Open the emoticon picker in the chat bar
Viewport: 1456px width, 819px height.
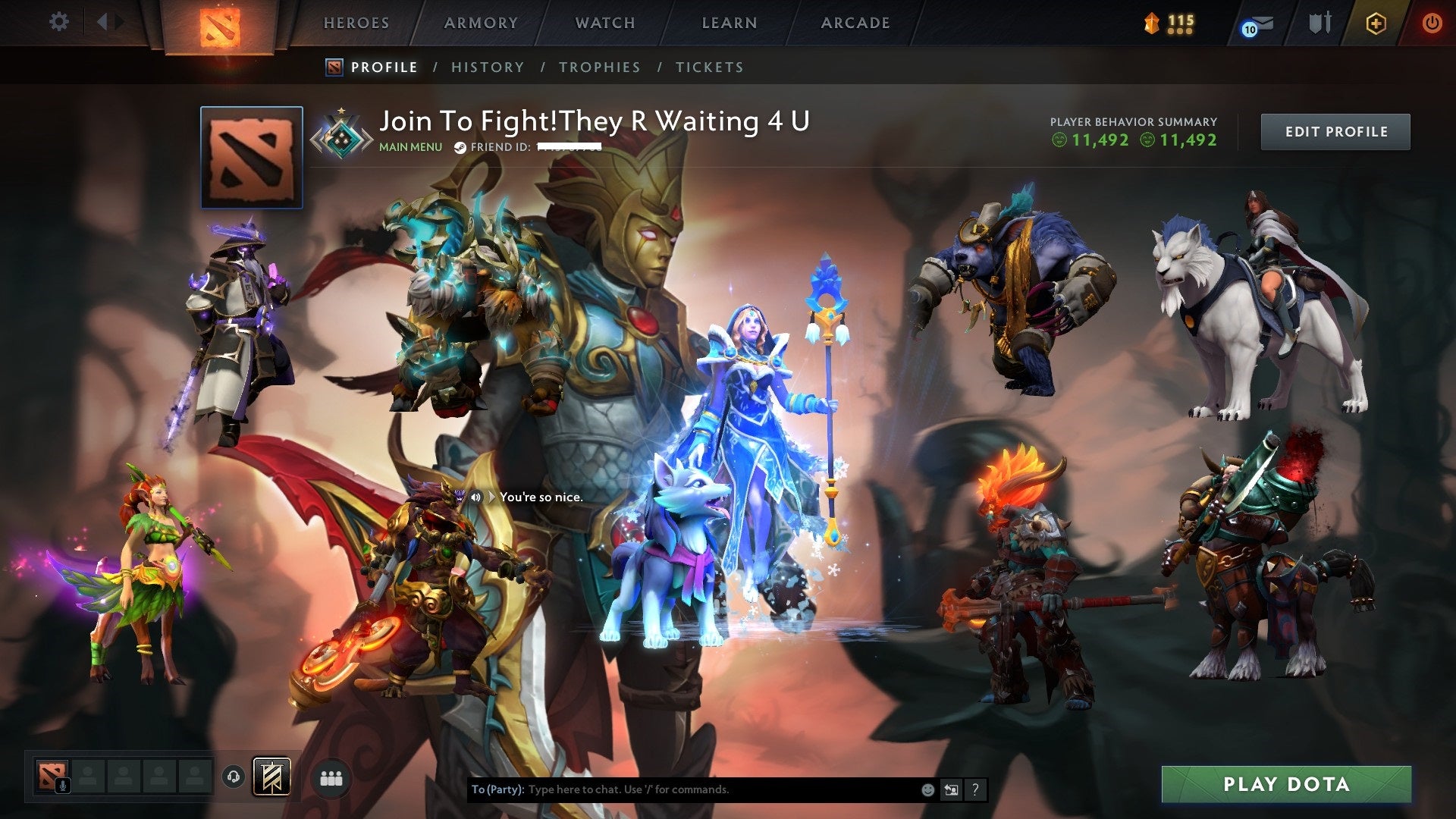[927, 789]
